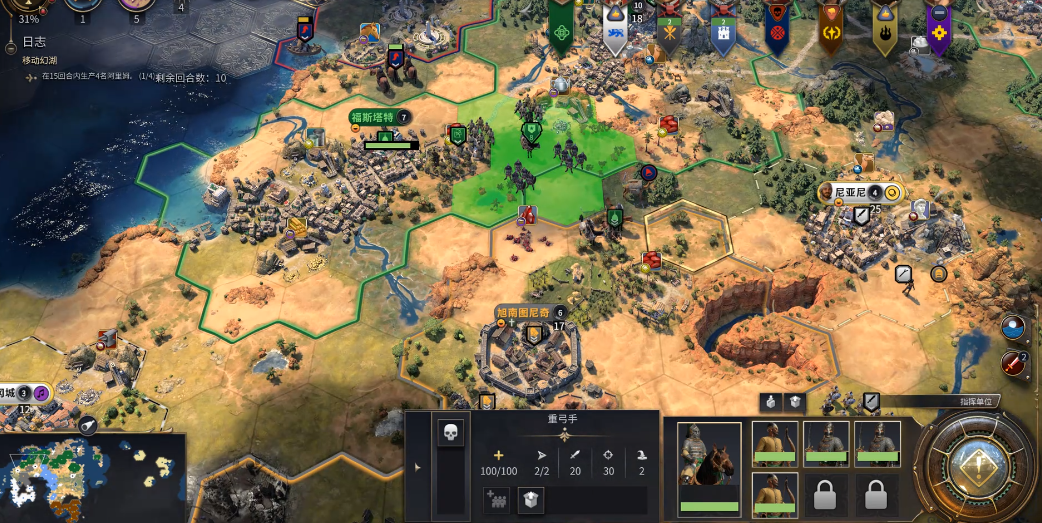Click the next-turn orb button

(975, 466)
